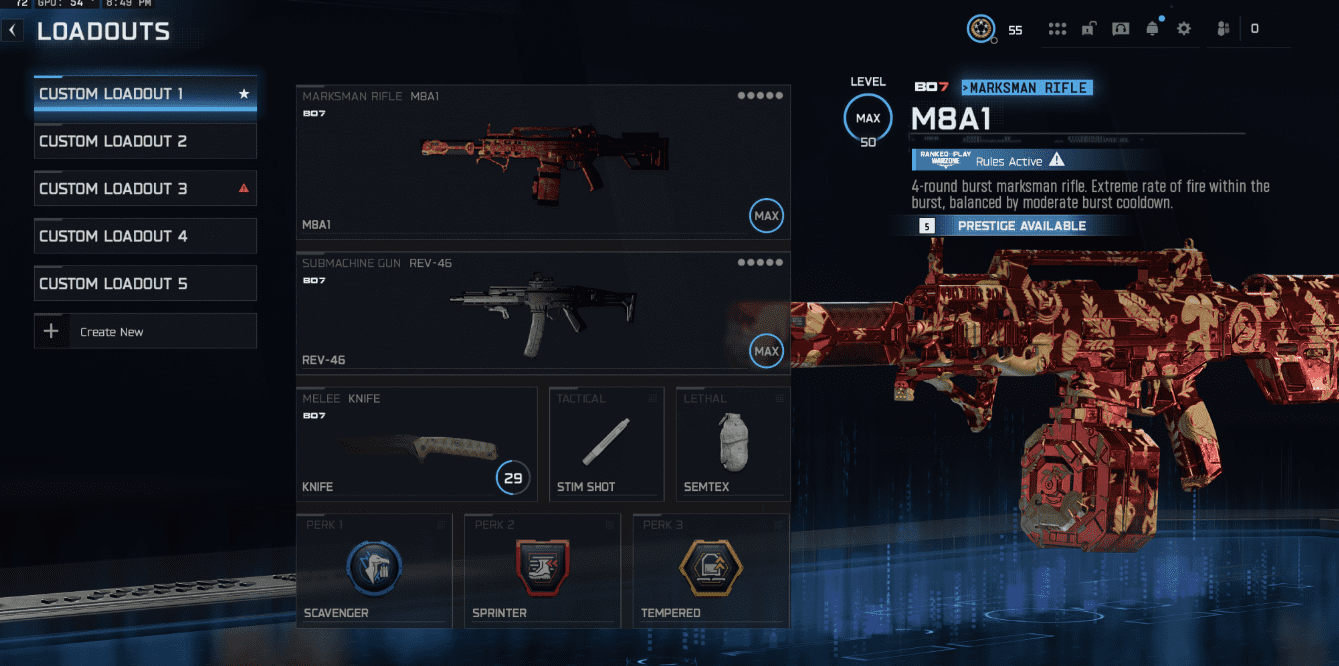This screenshot has height=666, width=1339.
Task: Open the M8A1 marksman rifle slot
Action: click(543, 162)
